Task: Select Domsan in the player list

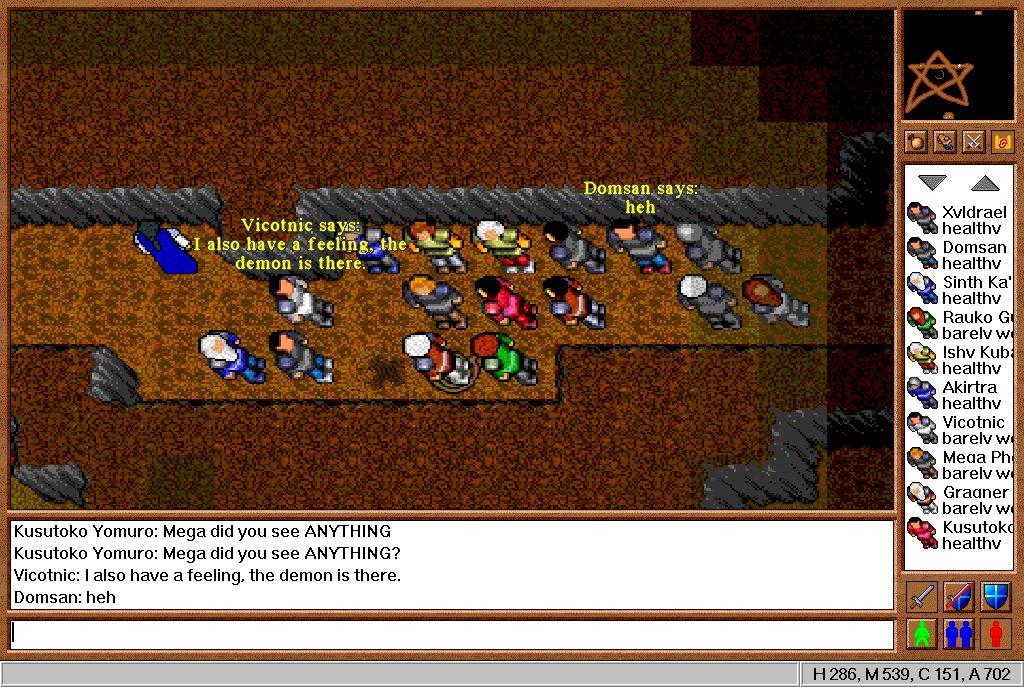Action: pyautogui.click(x=959, y=254)
